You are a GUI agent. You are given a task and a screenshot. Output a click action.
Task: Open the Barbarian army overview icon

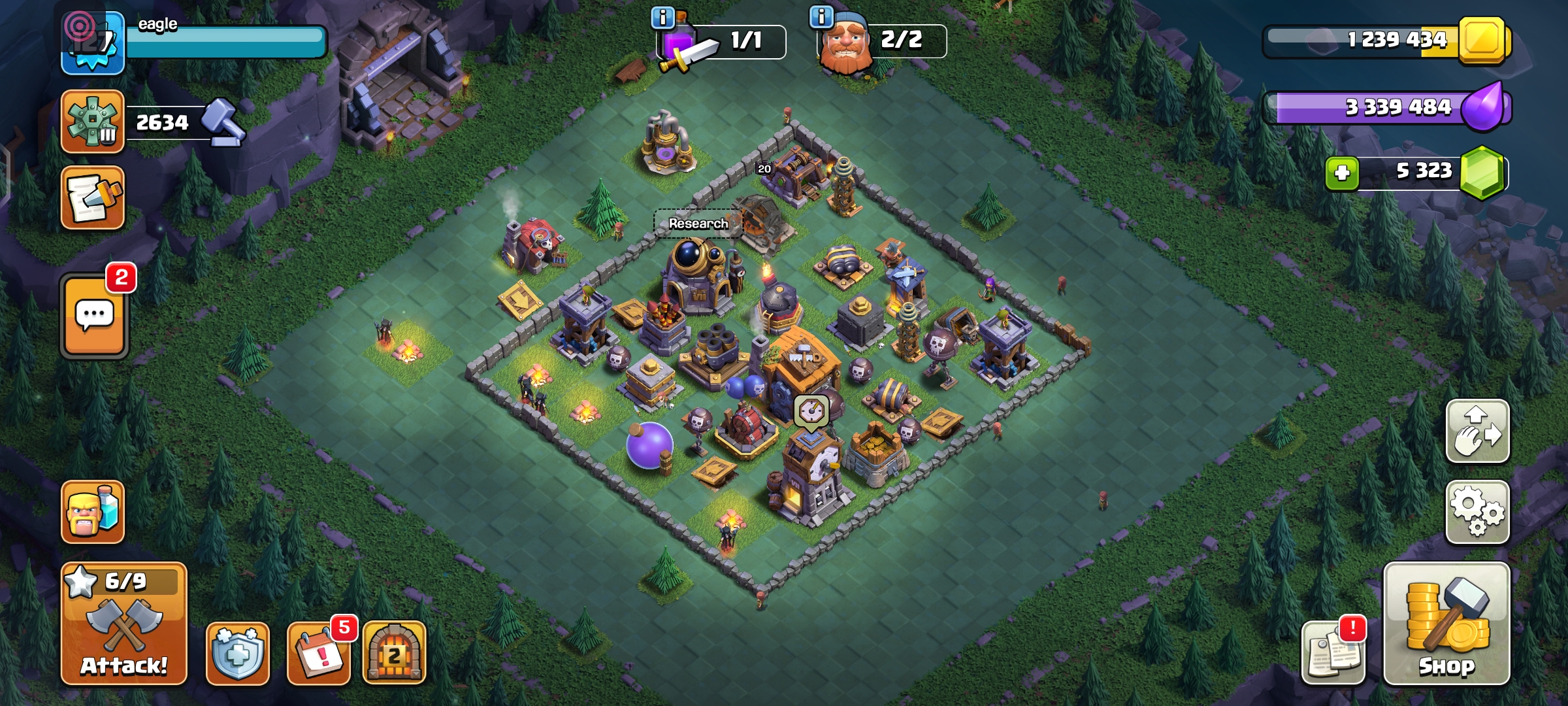93,513
